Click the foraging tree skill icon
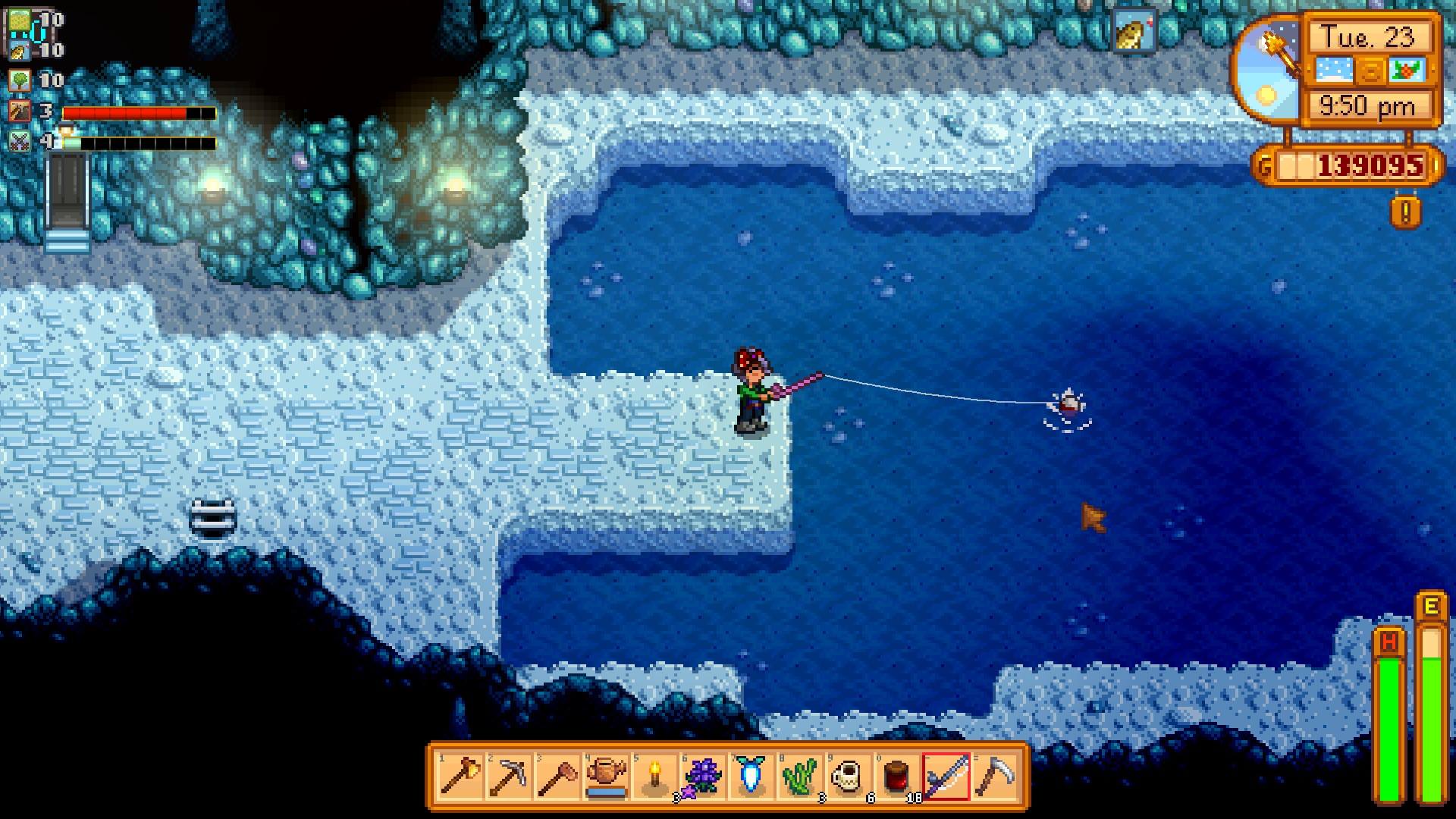 tap(20, 80)
